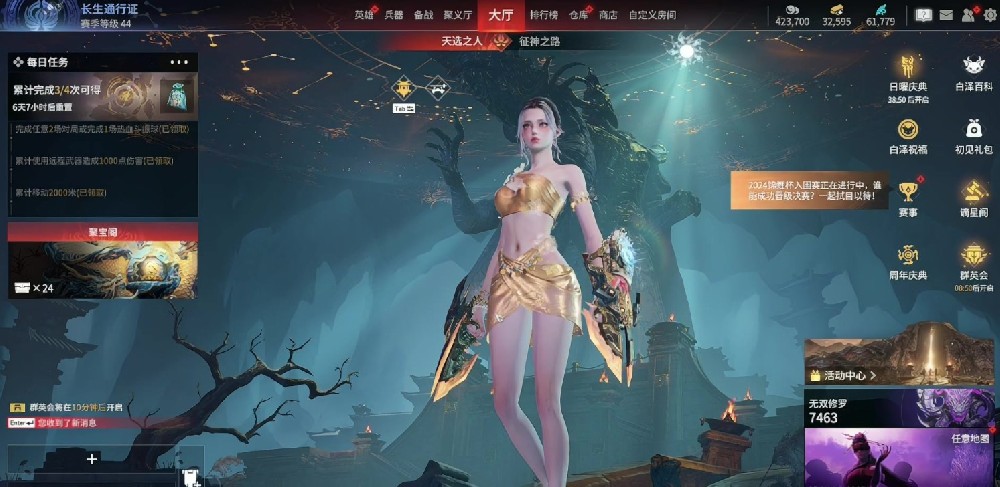Expand the 每日任务 three-dot menu
The height and width of the screenshot is (487, 1000).
tap(179, 62)
